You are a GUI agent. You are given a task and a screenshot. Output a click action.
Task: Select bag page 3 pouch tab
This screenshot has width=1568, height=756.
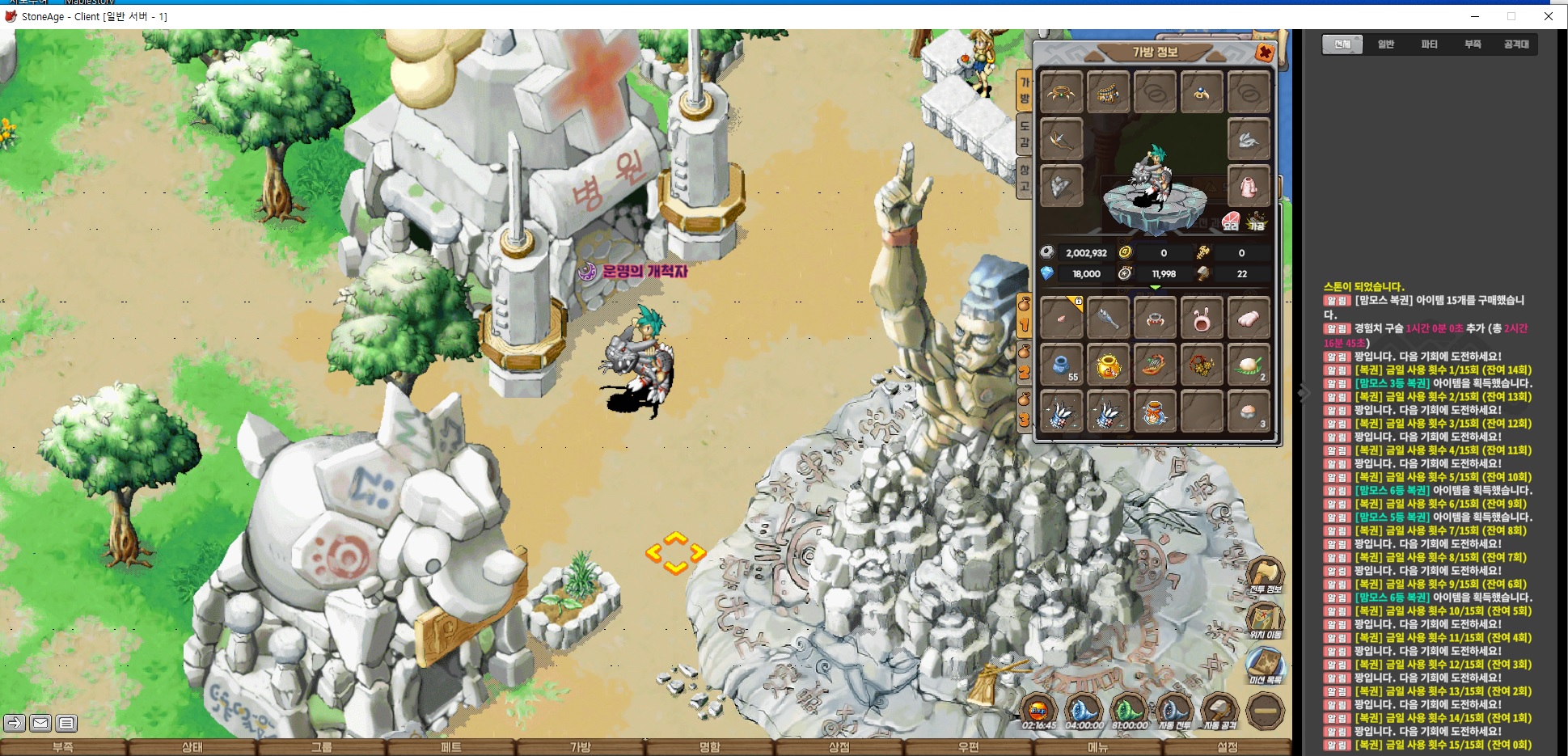(1024, 410)
